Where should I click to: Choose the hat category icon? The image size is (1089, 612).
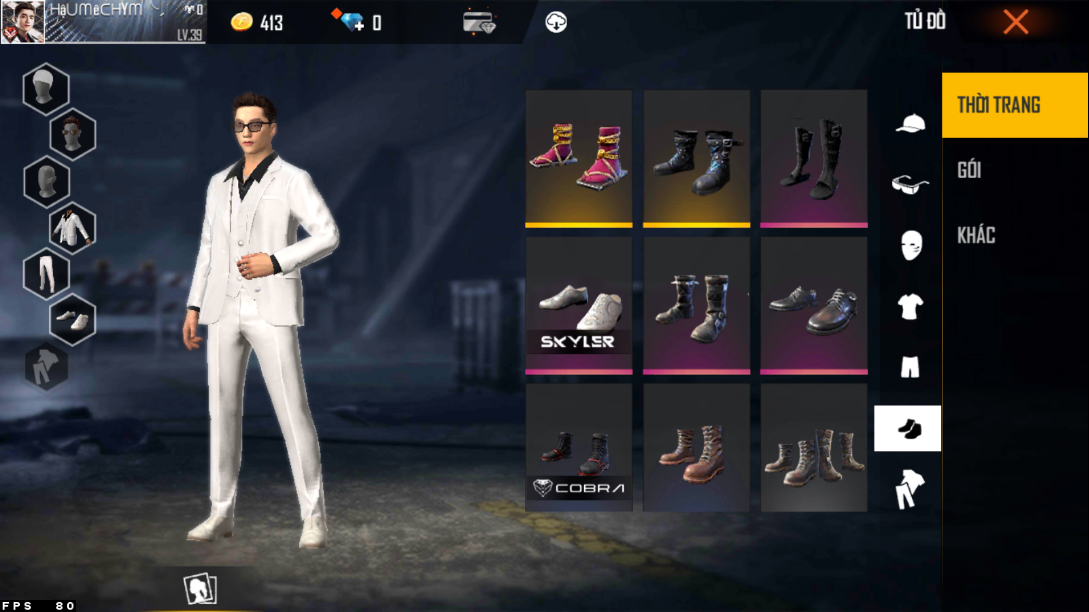(909, 124)
